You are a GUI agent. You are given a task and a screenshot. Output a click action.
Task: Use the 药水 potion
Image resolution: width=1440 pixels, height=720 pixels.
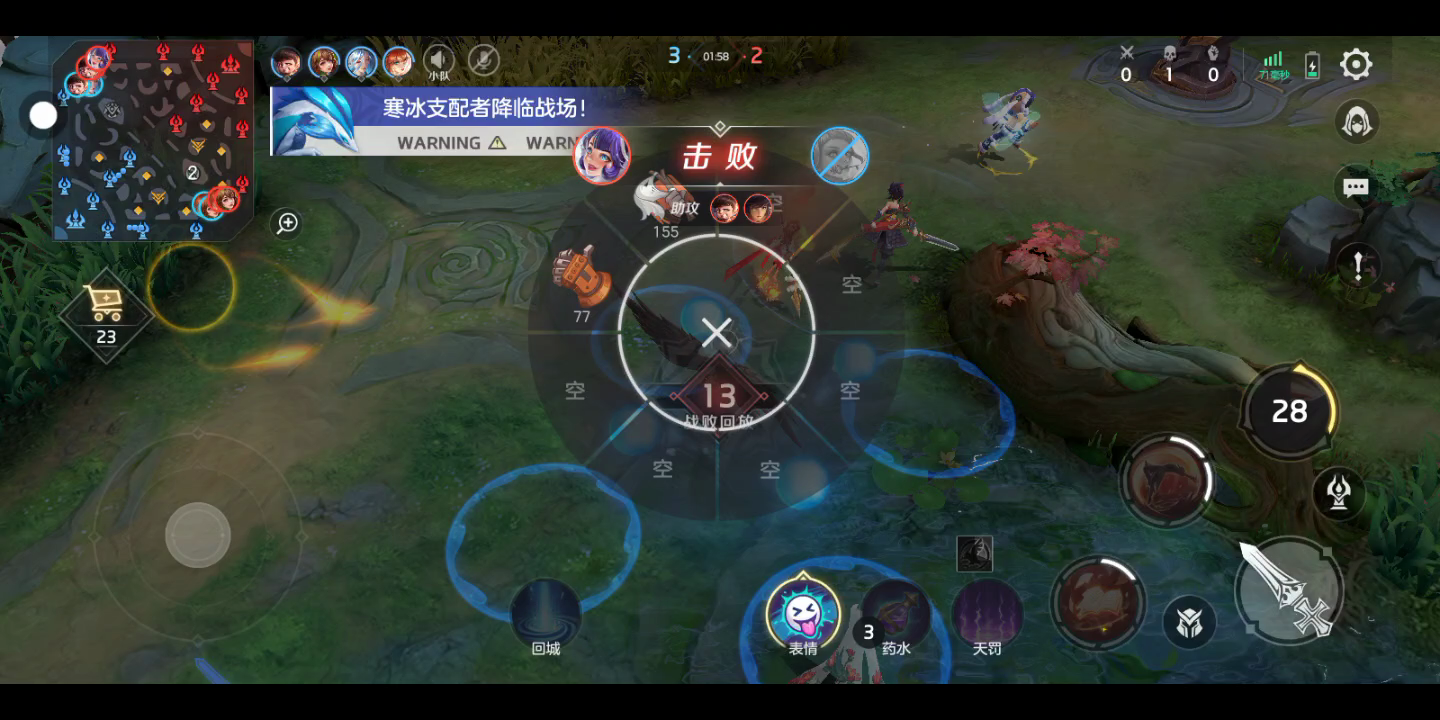[x=896, y=613]
